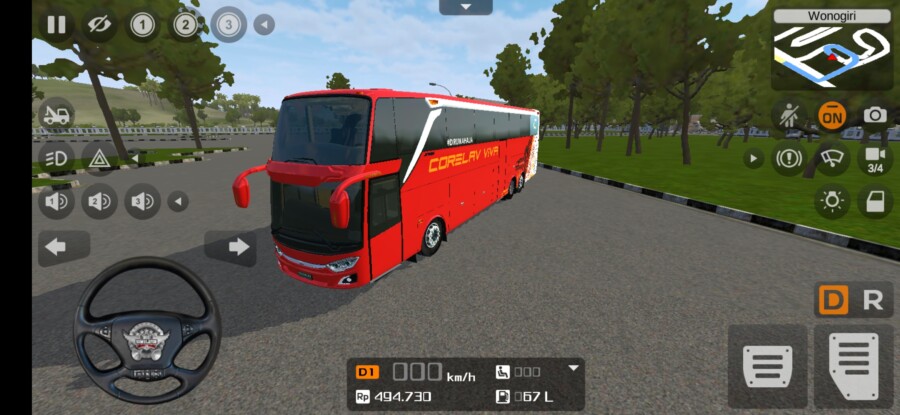Pause the game
900x415 pixels.
55,24
